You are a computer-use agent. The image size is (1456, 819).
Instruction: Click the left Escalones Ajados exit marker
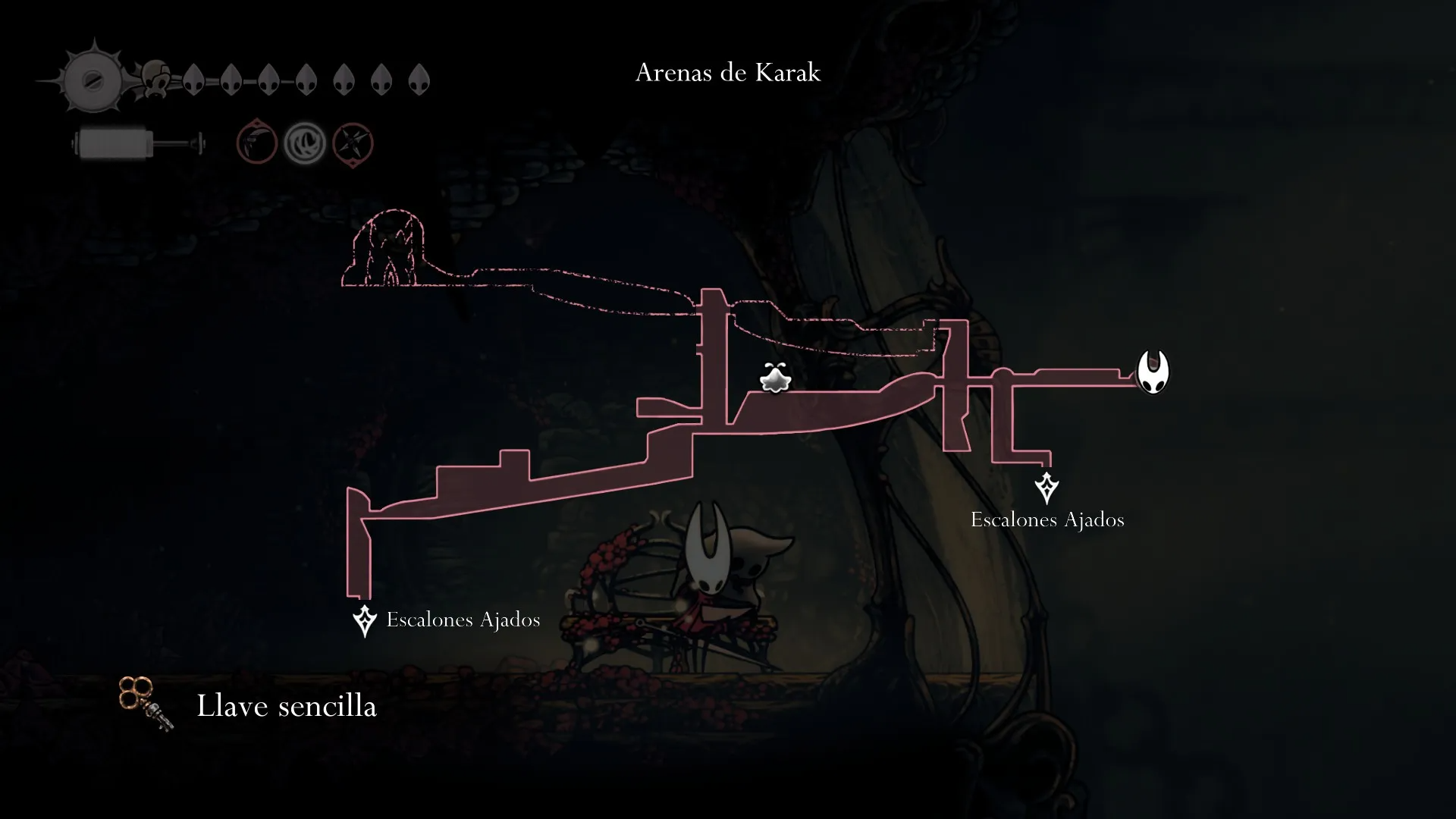[x=365, y=620]
